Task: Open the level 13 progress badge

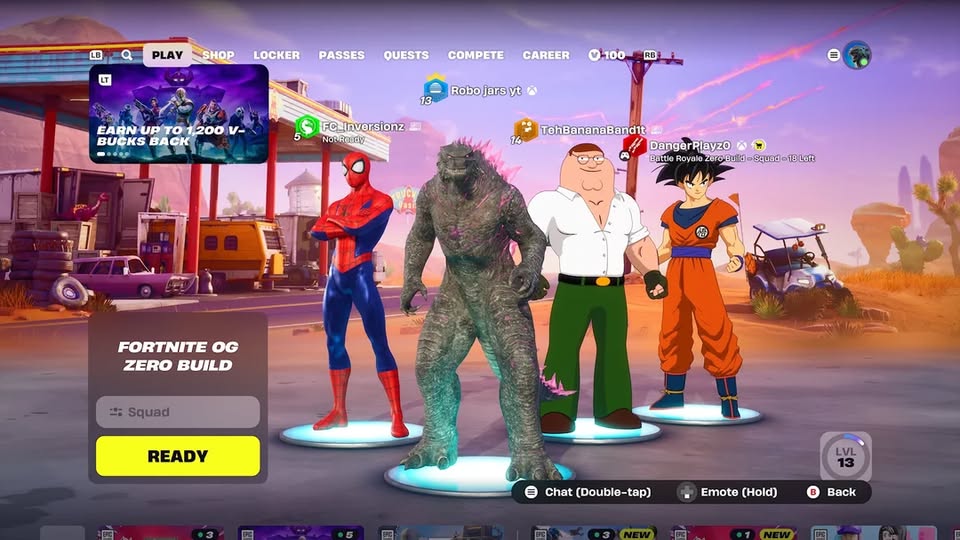Action: click(x=846, y=456)
